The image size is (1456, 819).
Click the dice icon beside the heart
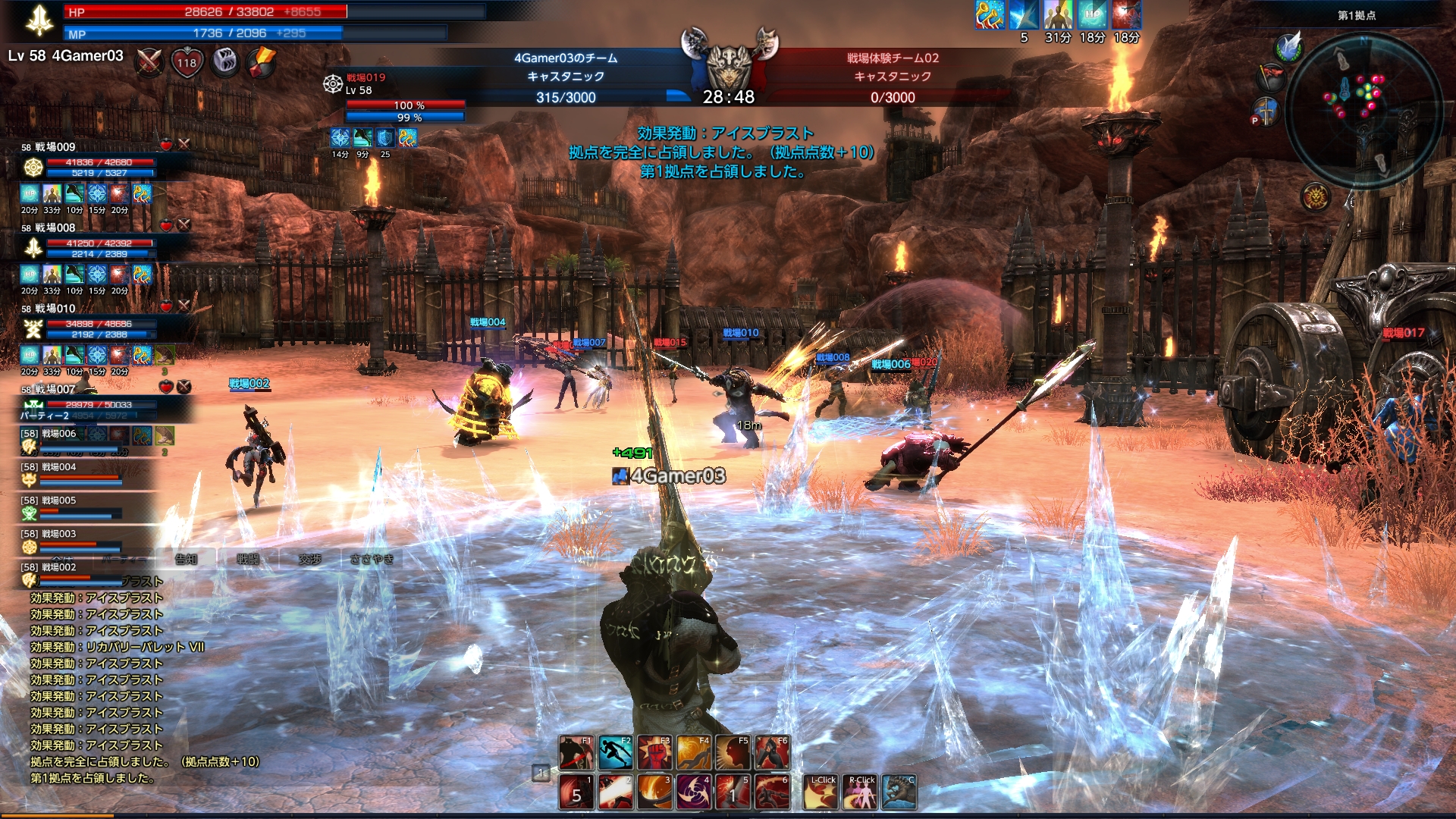tap(224, 62)
